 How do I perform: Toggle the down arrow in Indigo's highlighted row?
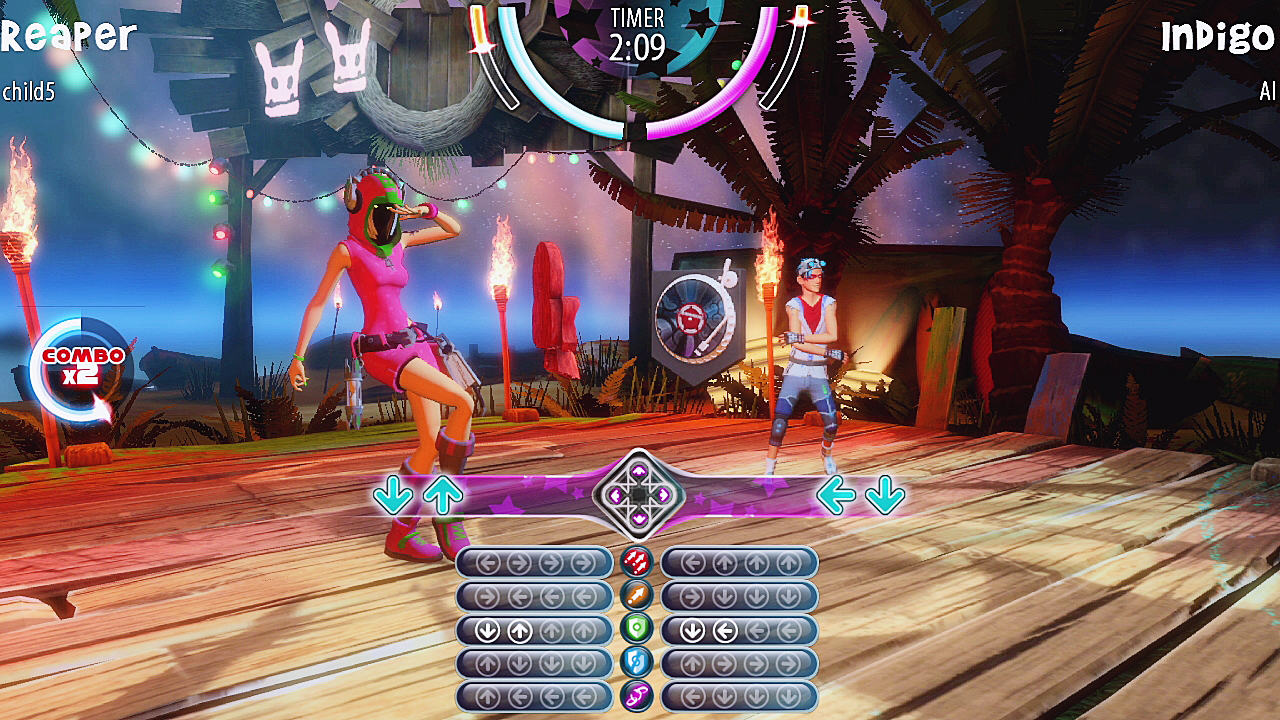(x=690, y=628)
